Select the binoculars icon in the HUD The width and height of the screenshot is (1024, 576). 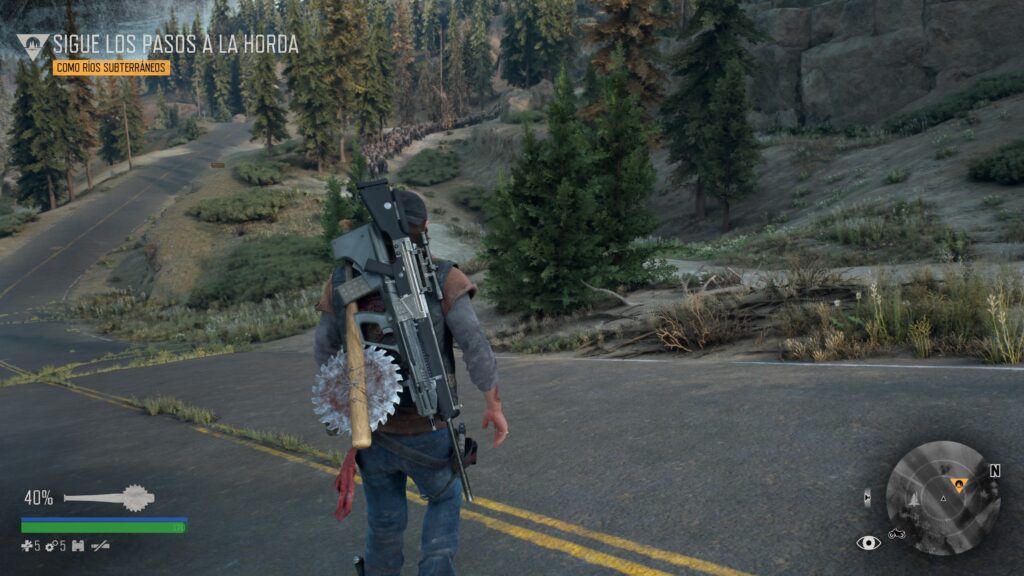point(77,546)
